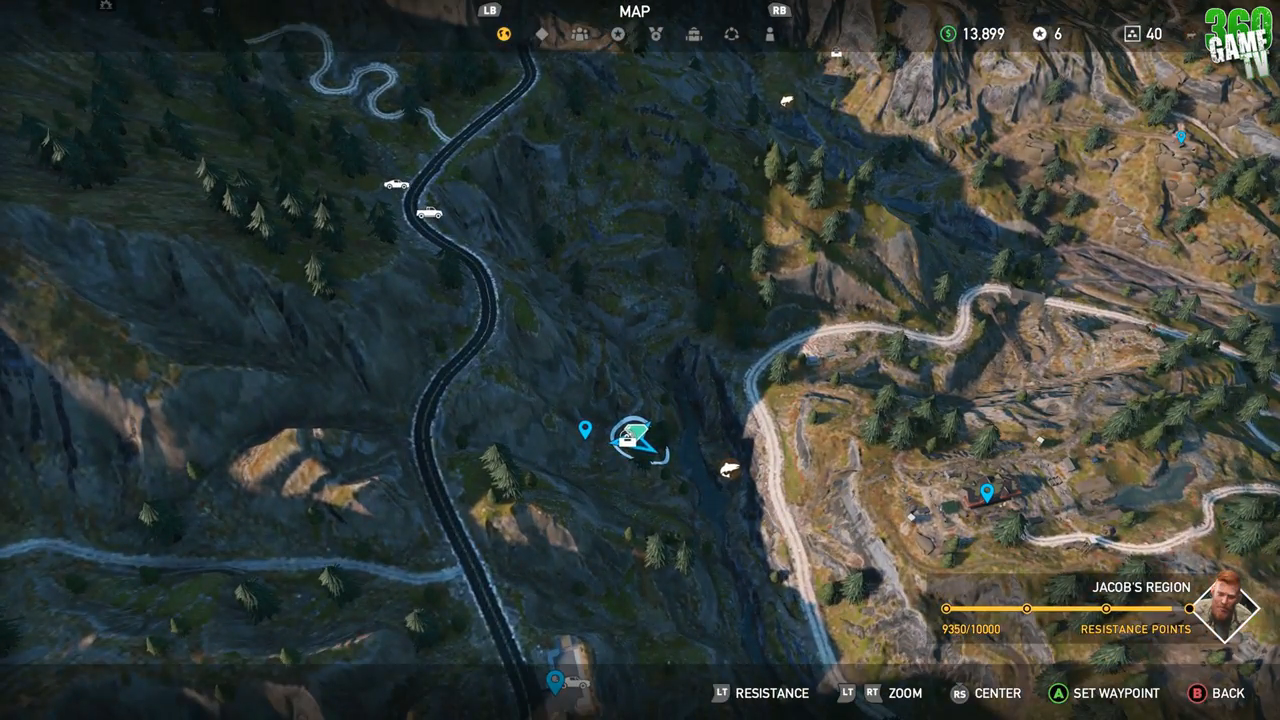Toggle the LB filter tab bumper
Viewport: 1280px width, 720px height.
click(488, 11)
